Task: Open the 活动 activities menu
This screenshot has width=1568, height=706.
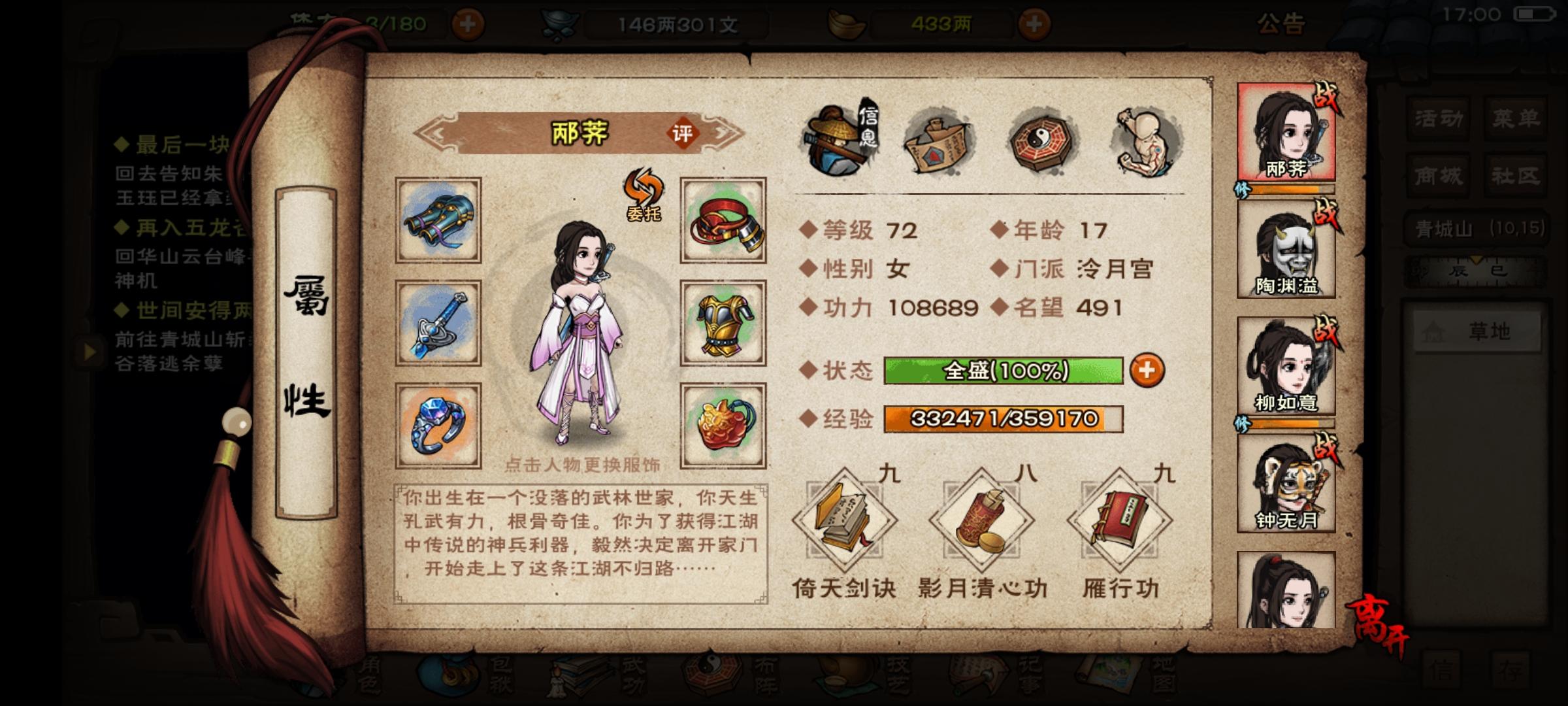Action: click(x=1438, y=119)
